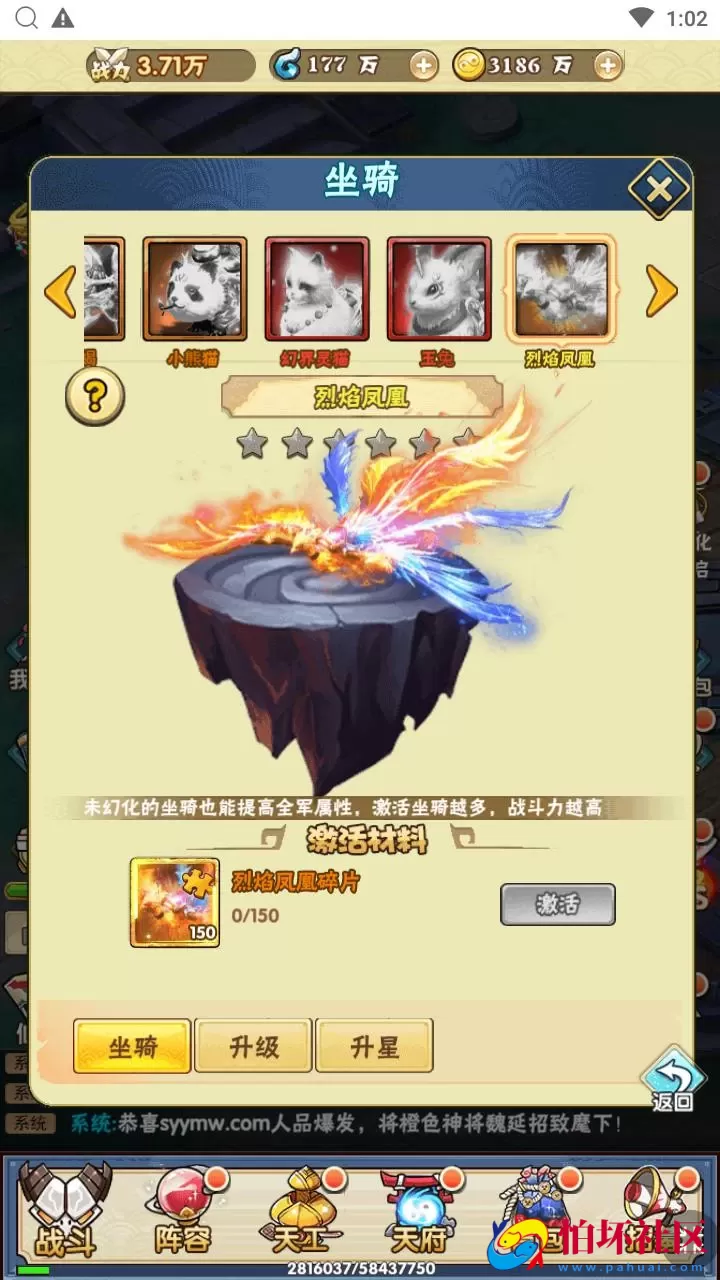
Task: Switch to the 升星 star-up tab
Action: [374, 1047]
